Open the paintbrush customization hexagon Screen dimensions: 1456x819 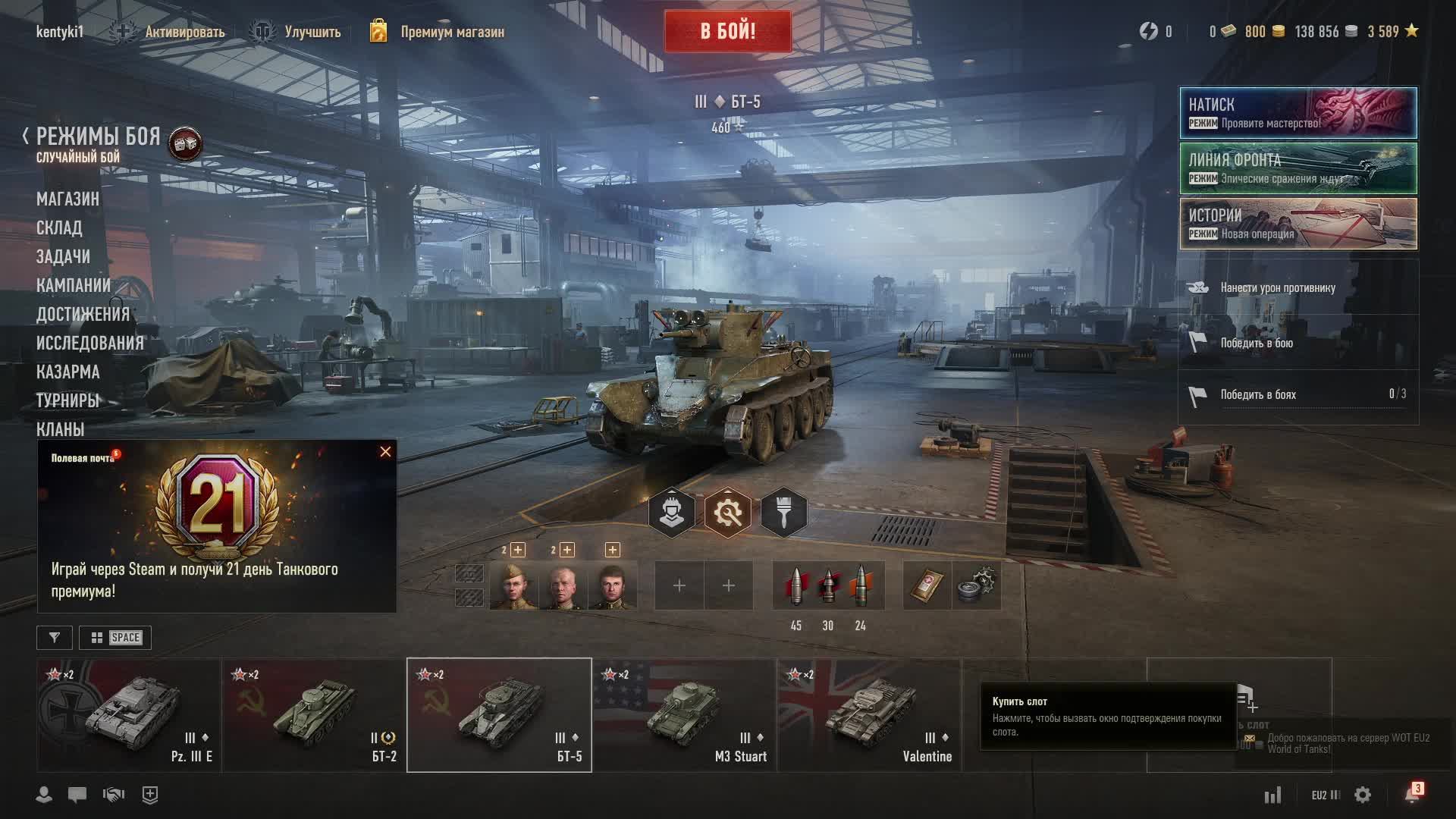pos(783,513)
